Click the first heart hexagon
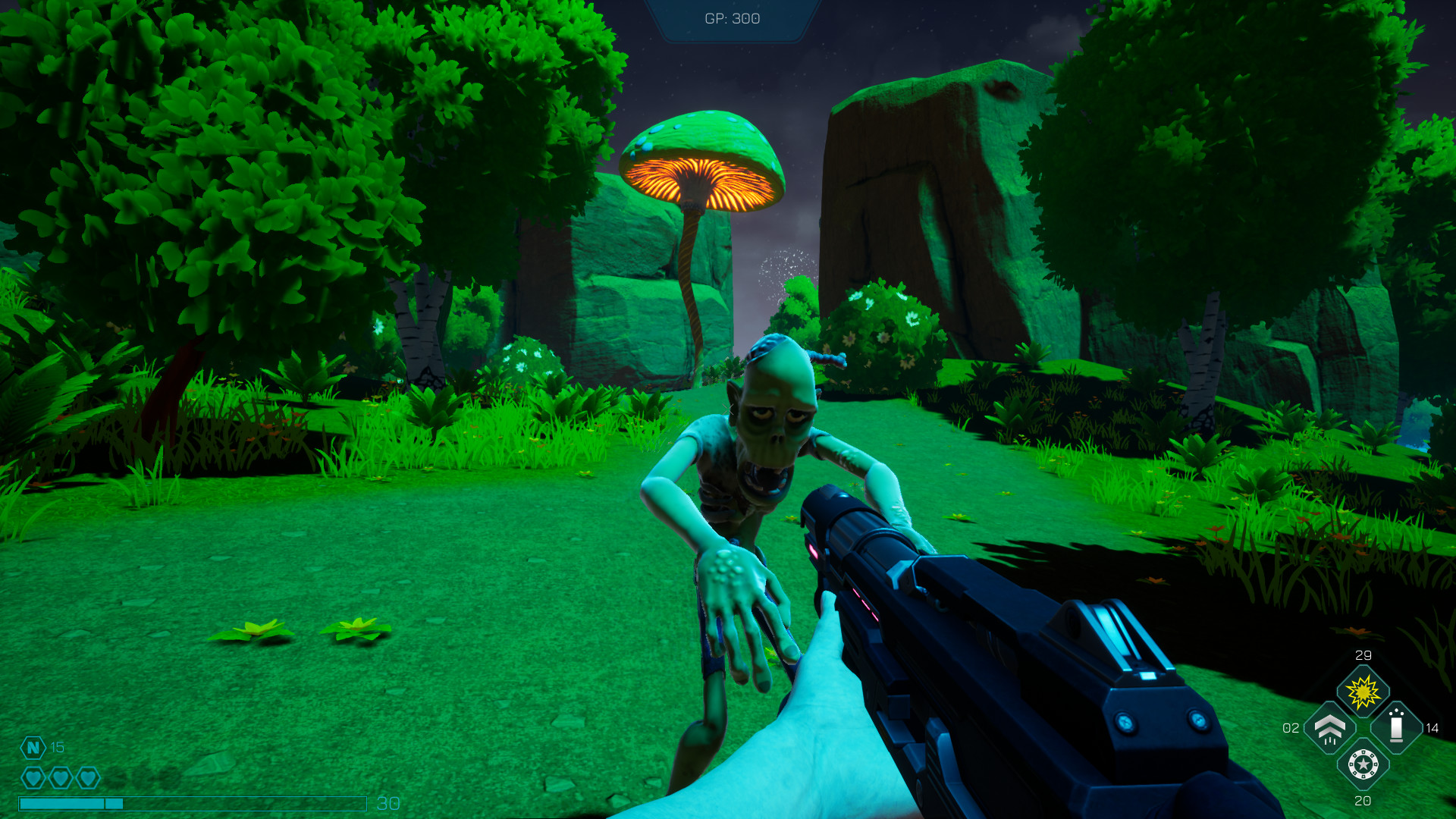The height and width of the screenshot is (819, 1456). pyautogui.click(x=34, y=777)
